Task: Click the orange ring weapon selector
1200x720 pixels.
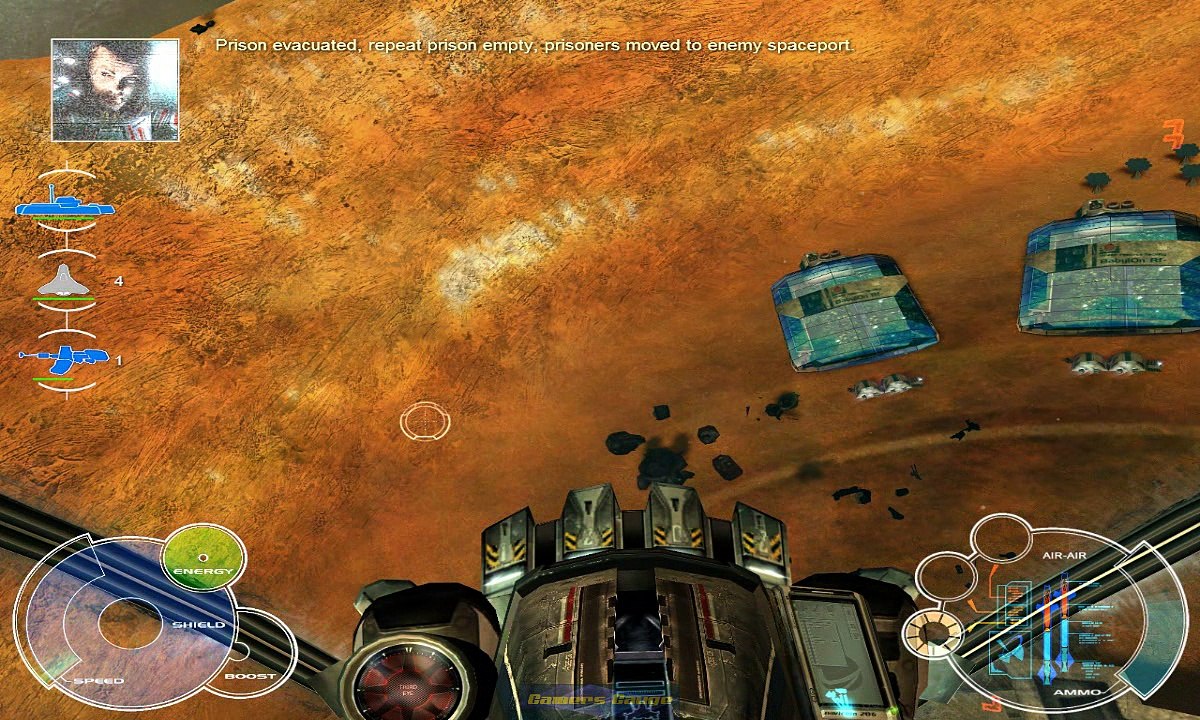Action: pyautogui.click(x=932, y=633)
